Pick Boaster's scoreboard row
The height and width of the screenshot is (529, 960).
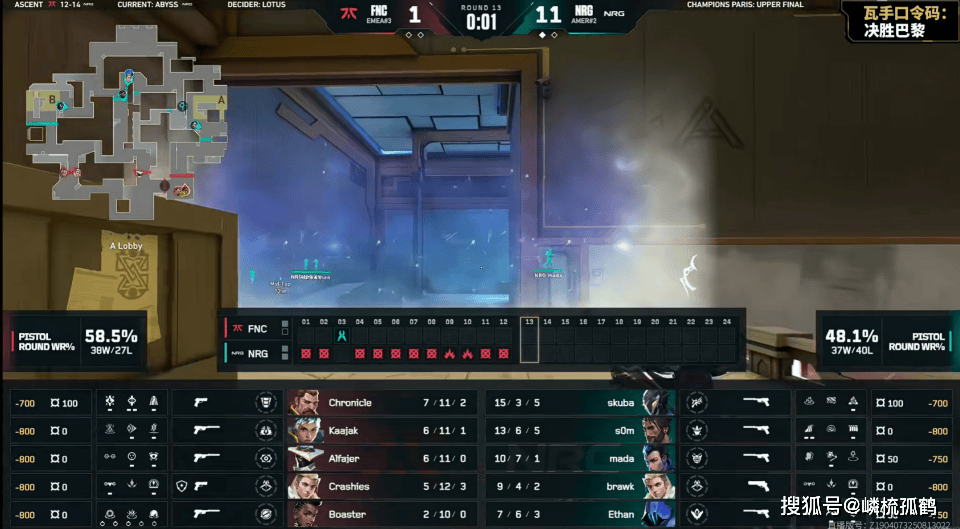(380, 514)
